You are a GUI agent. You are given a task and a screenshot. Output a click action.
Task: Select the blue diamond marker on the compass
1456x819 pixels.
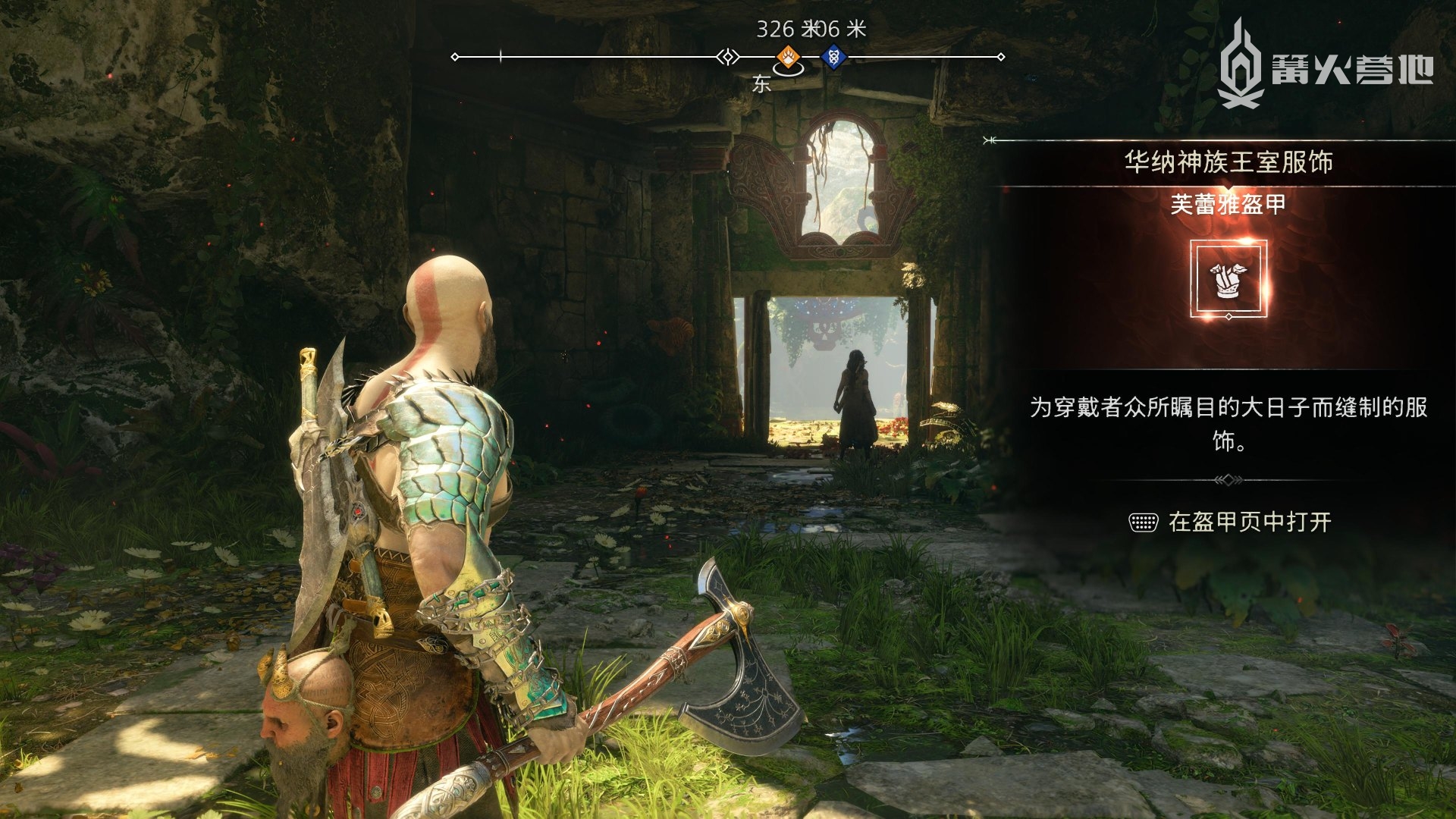click(x=833, y=56)
